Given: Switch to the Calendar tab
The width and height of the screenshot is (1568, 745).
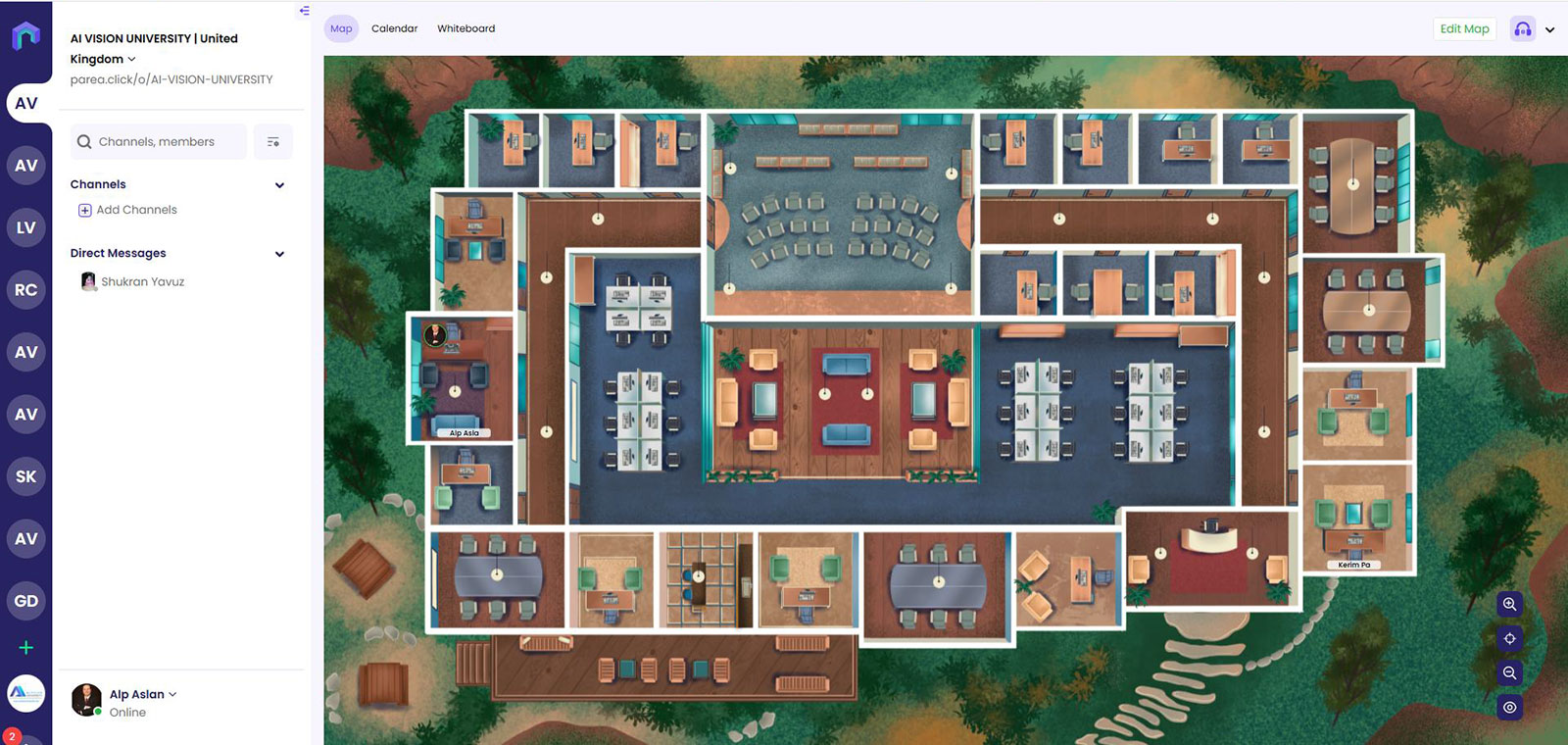Looking at the screenshot, I should [x=394, y=28].
